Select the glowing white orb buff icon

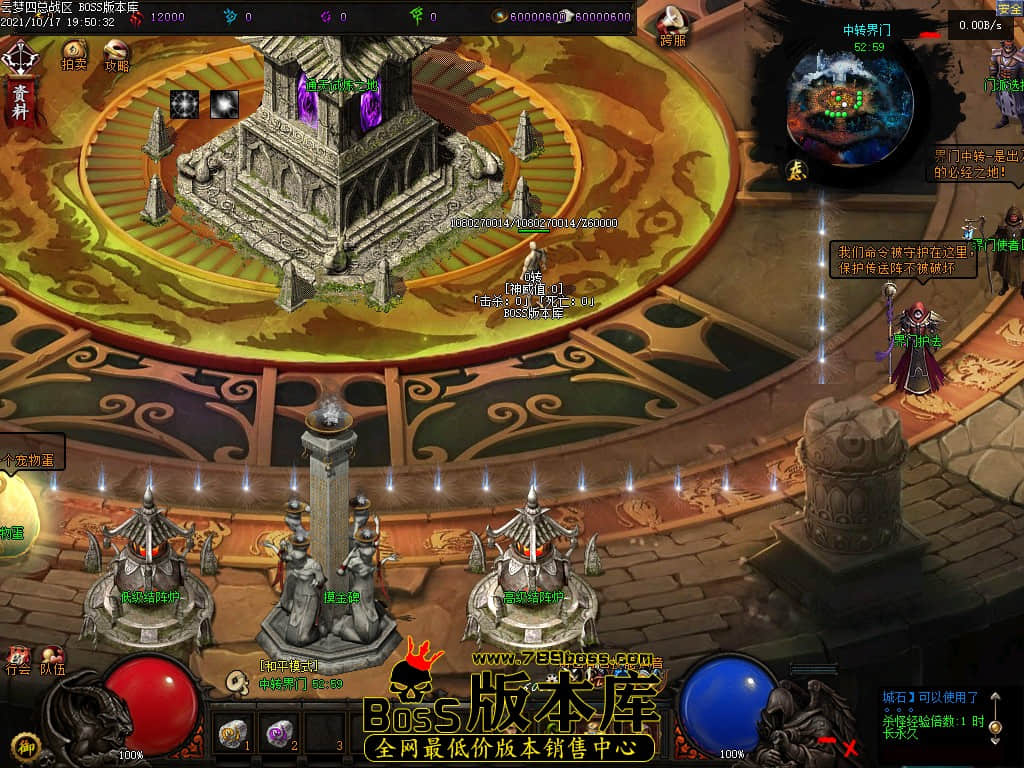pyautogui.click(x=224, y=104)
